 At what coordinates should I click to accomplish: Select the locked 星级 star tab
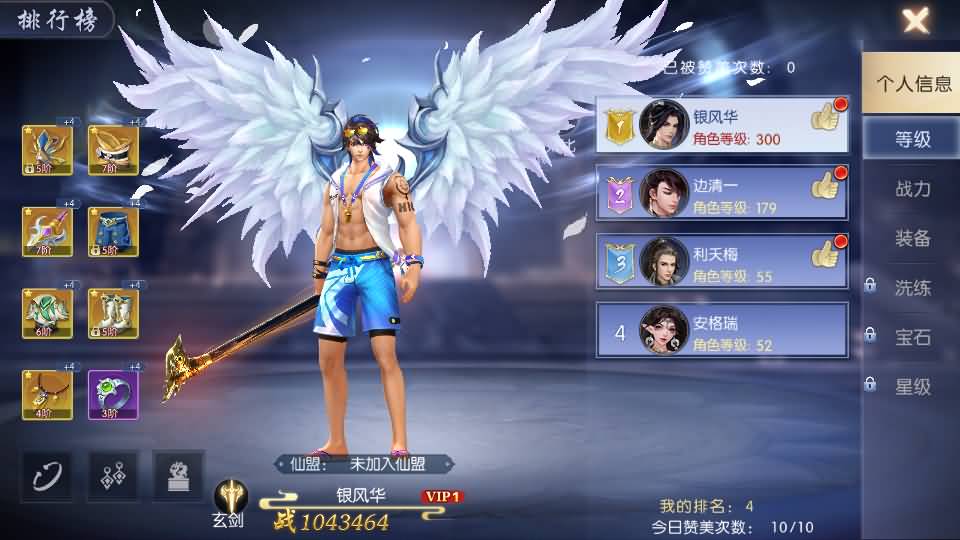tap(912, 387)
